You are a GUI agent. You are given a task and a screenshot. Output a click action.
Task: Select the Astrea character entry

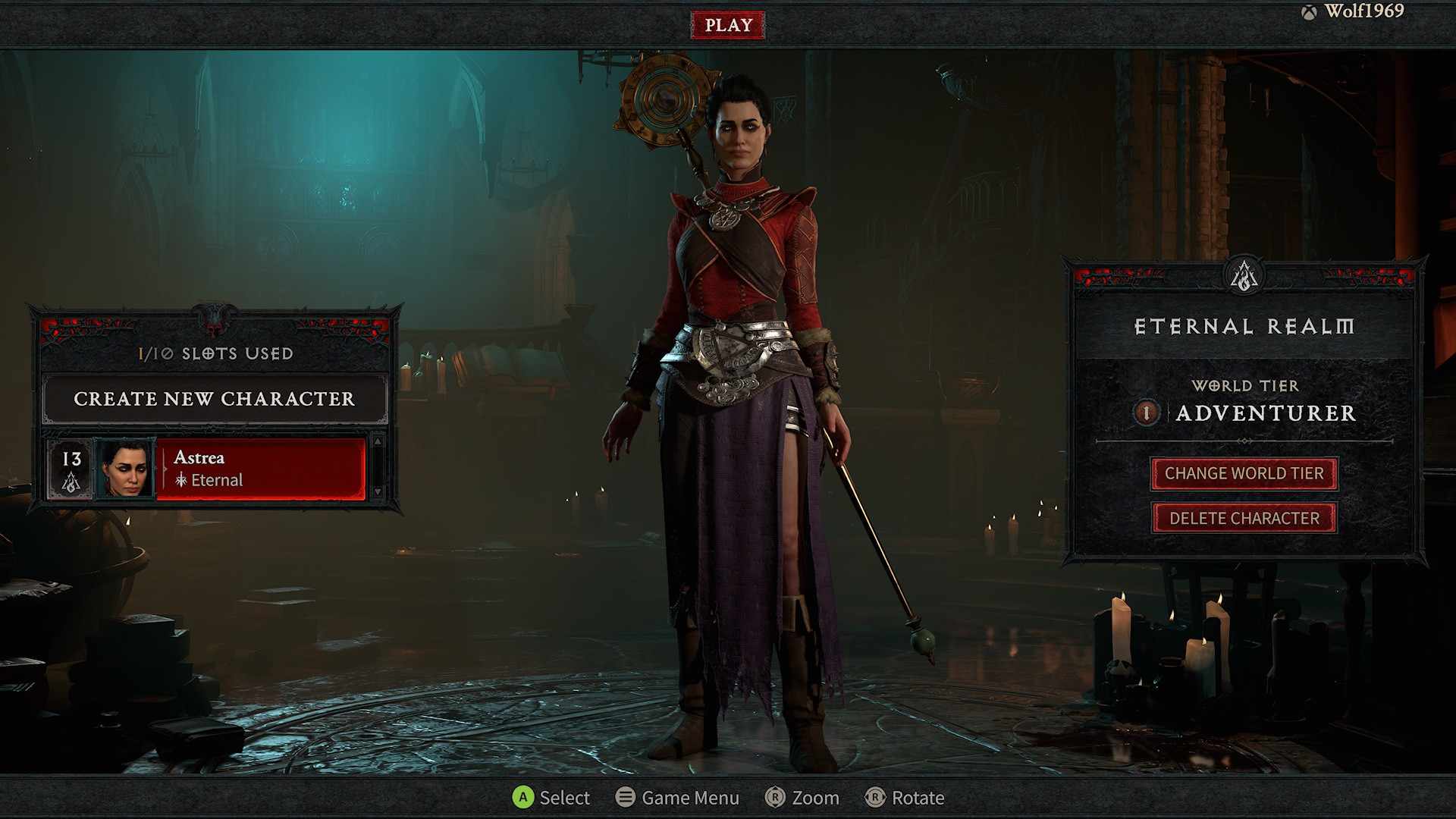tap(261, 469)
